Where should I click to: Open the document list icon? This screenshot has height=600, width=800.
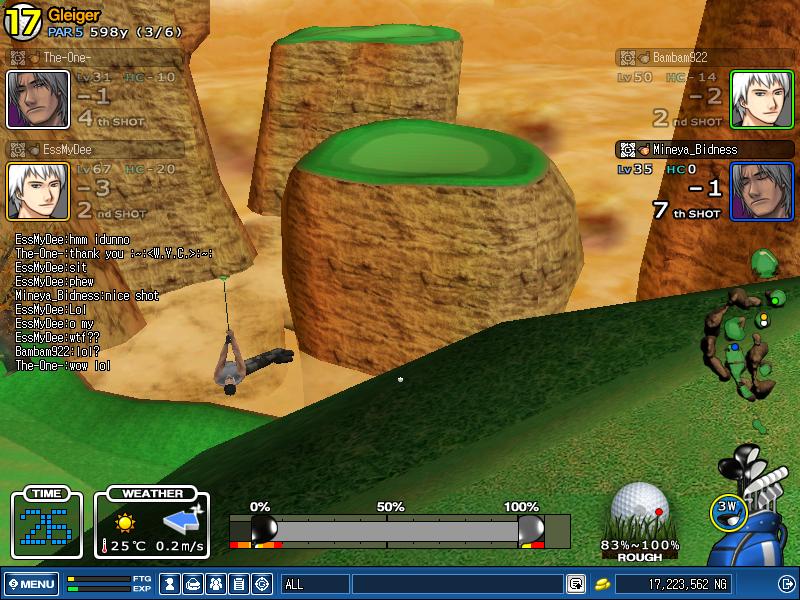[240, 584]
